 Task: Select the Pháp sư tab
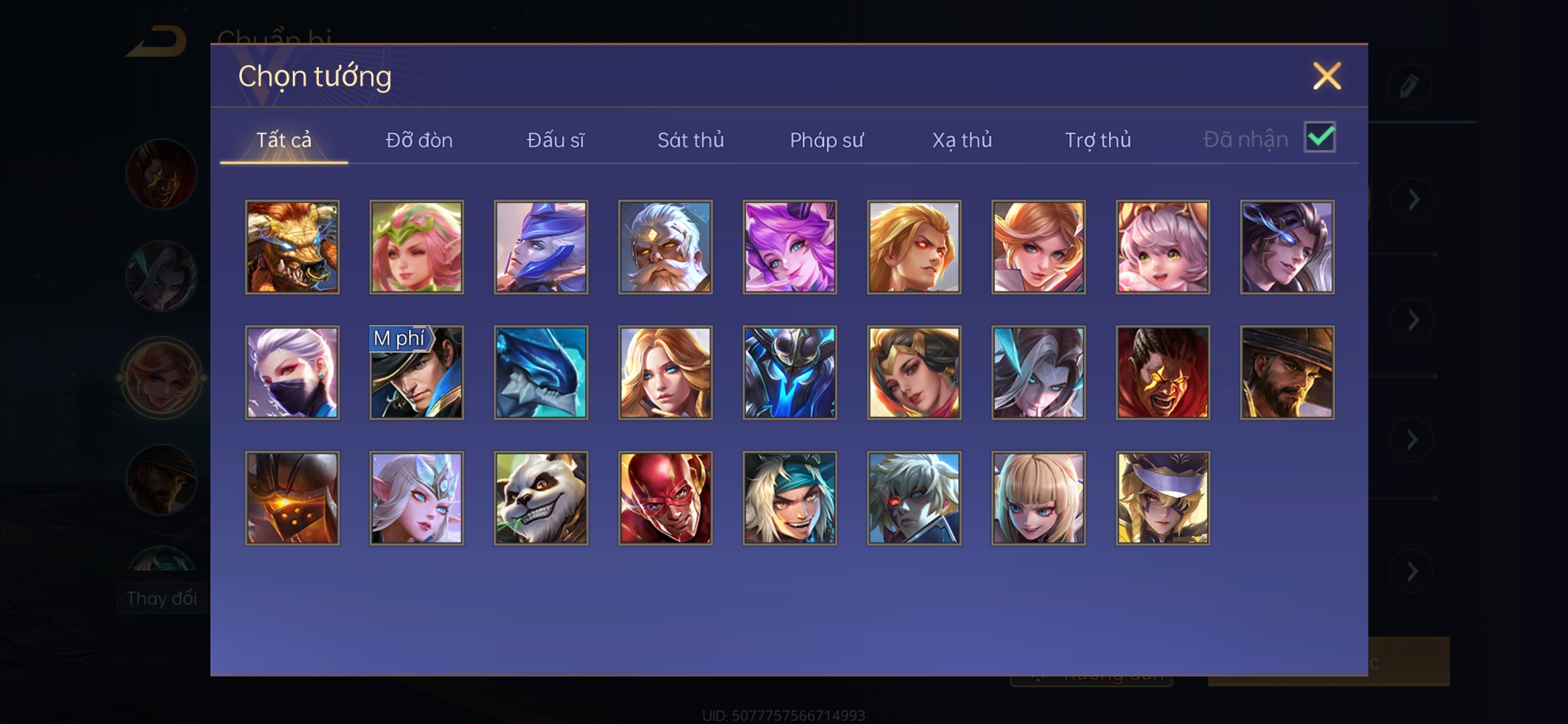point(826,140)
